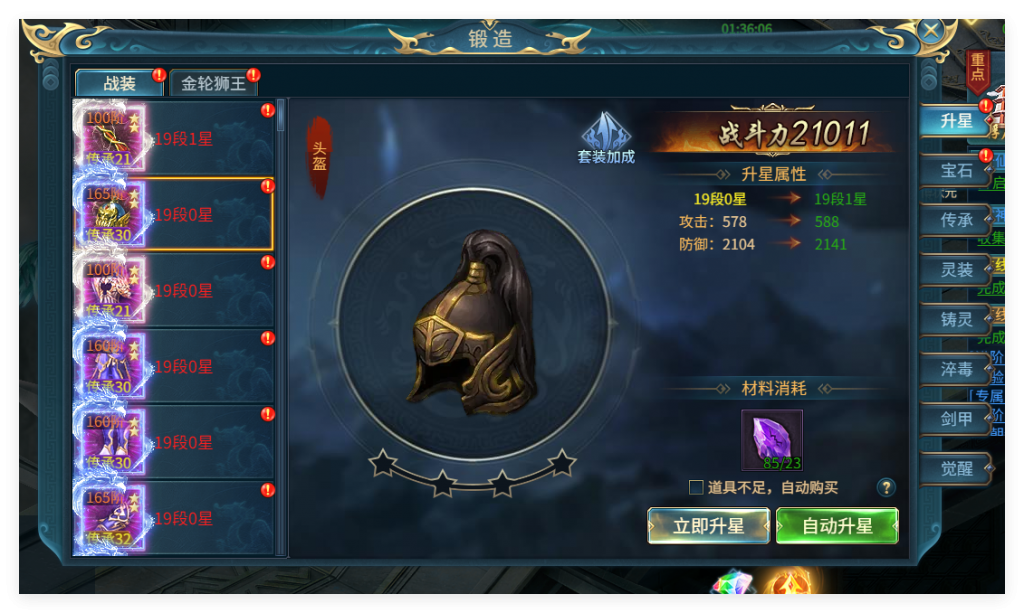Open the 金轮狮王 tab

coord(213,84)
